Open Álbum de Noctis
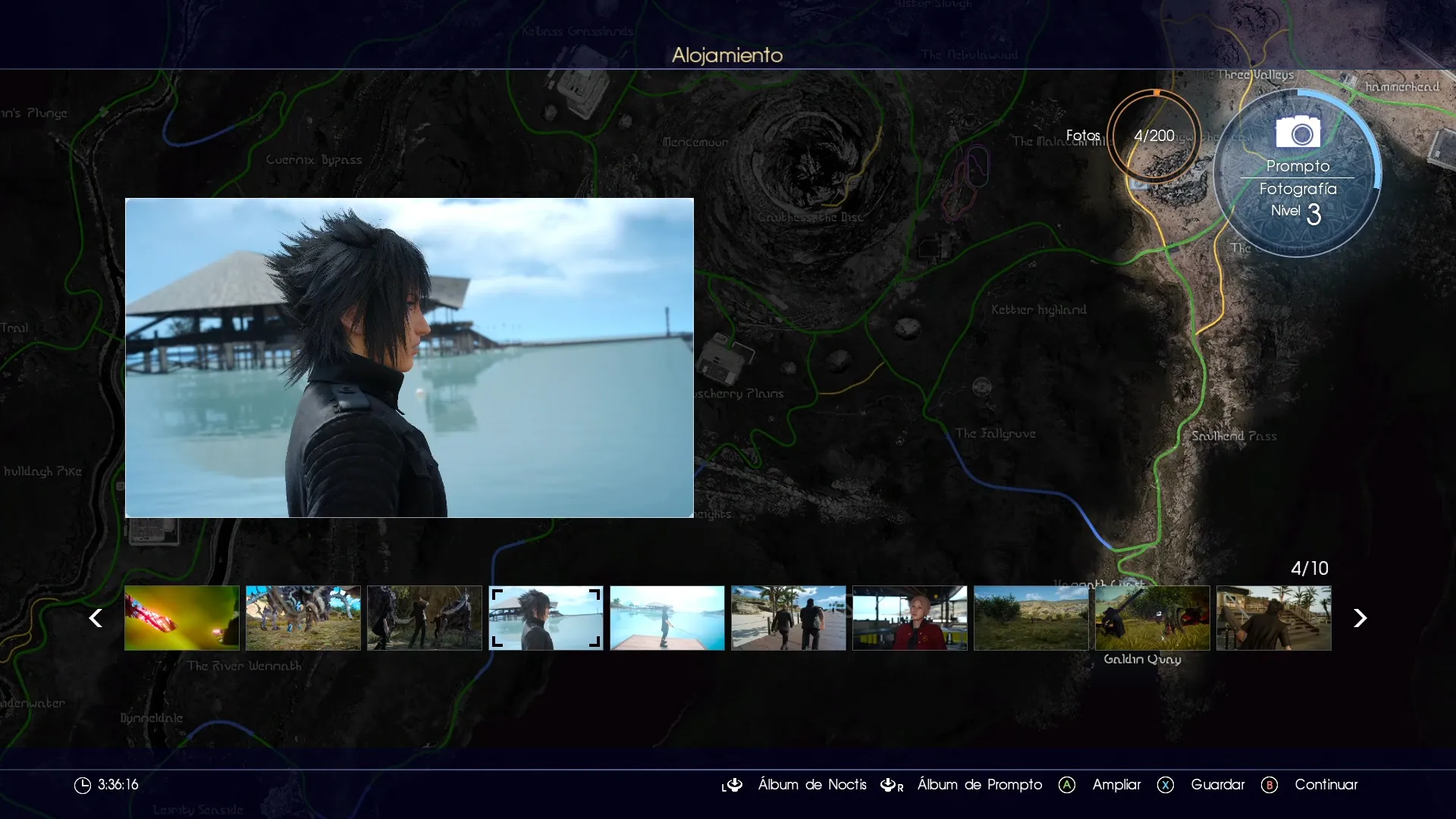The width and height of the screenshot is (1456, 819). 812,785
